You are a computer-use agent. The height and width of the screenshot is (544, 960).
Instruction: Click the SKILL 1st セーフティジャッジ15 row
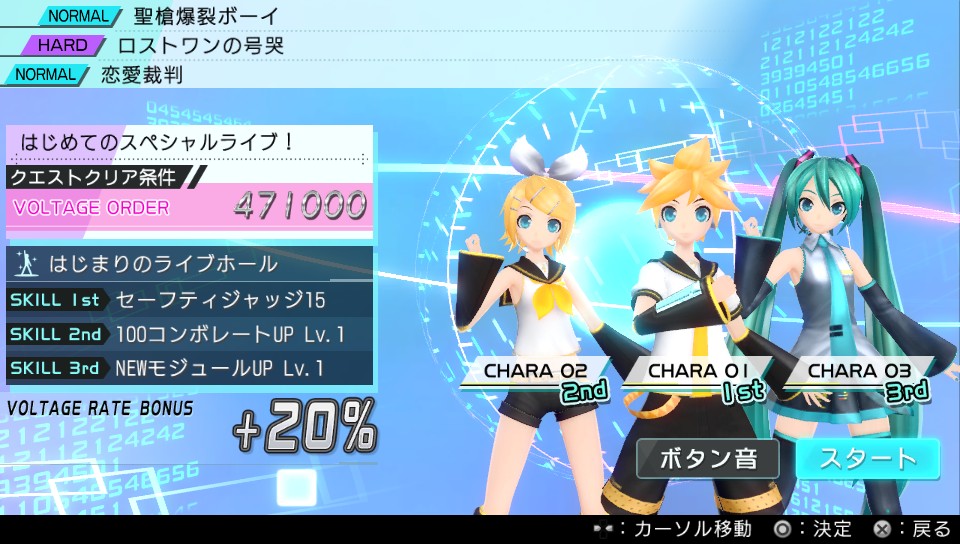tap(190, 299)
